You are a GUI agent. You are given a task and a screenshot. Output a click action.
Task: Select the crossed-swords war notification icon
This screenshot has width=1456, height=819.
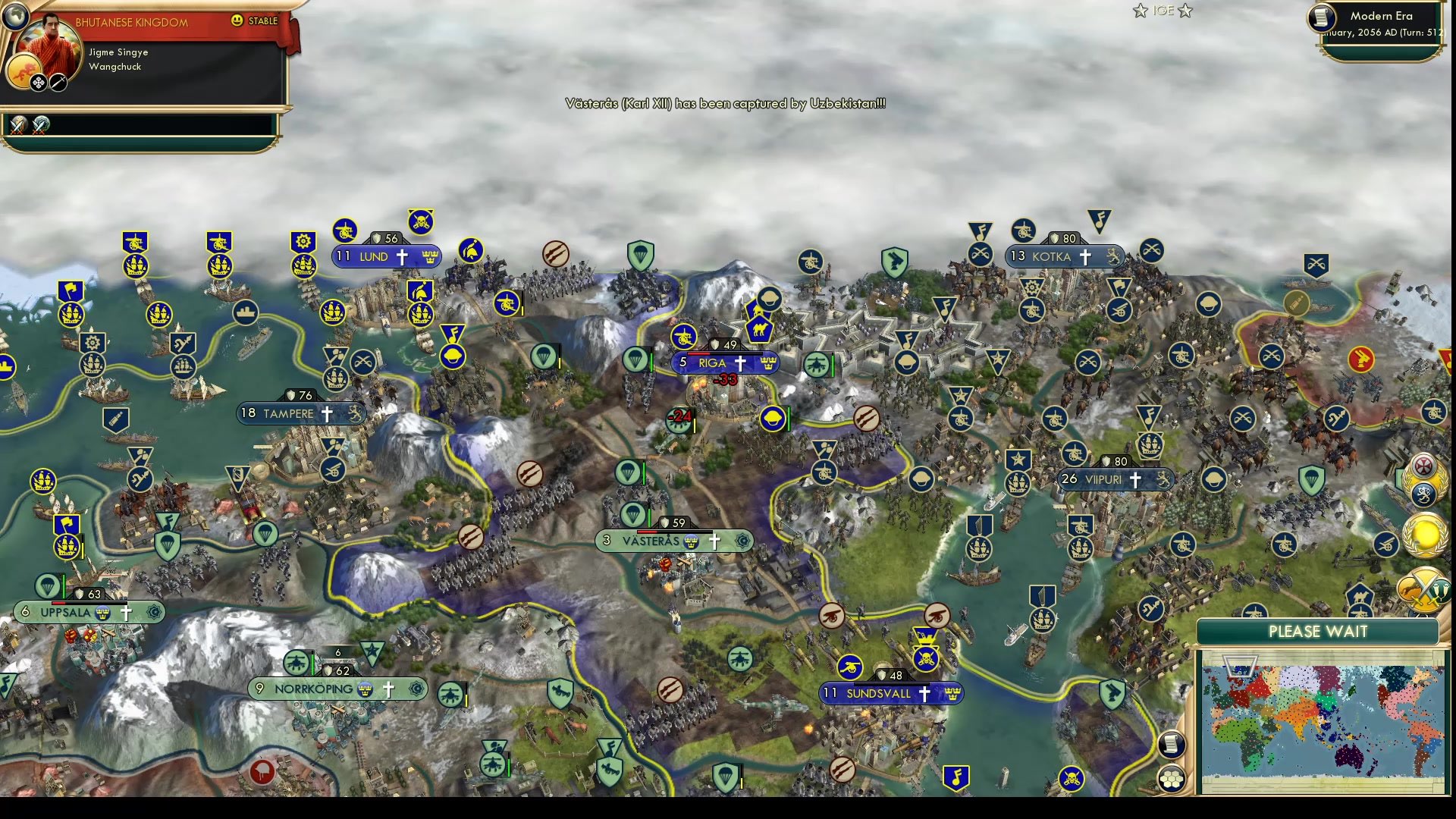point(18,126)
